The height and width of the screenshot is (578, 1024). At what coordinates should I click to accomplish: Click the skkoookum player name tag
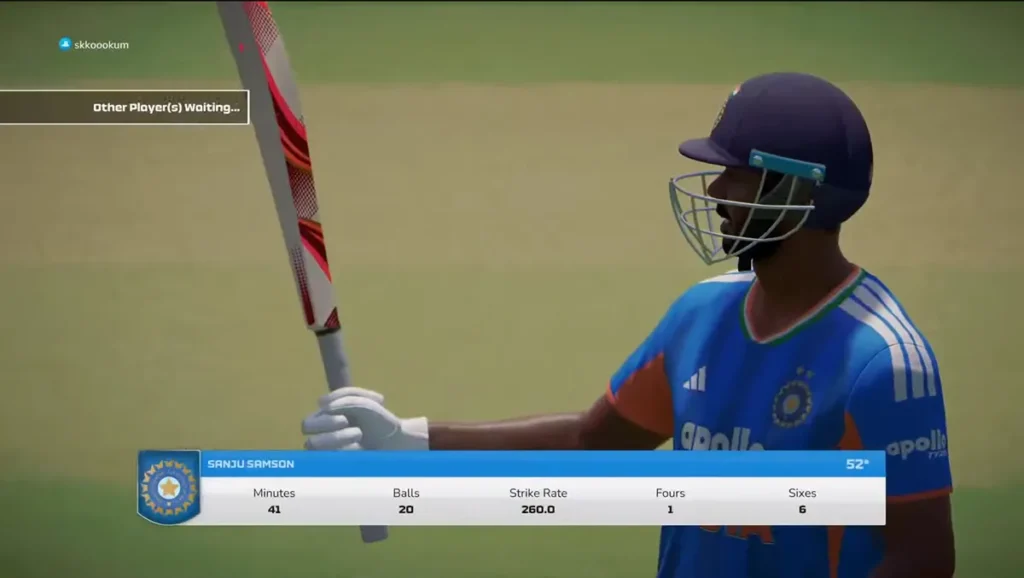95,45
